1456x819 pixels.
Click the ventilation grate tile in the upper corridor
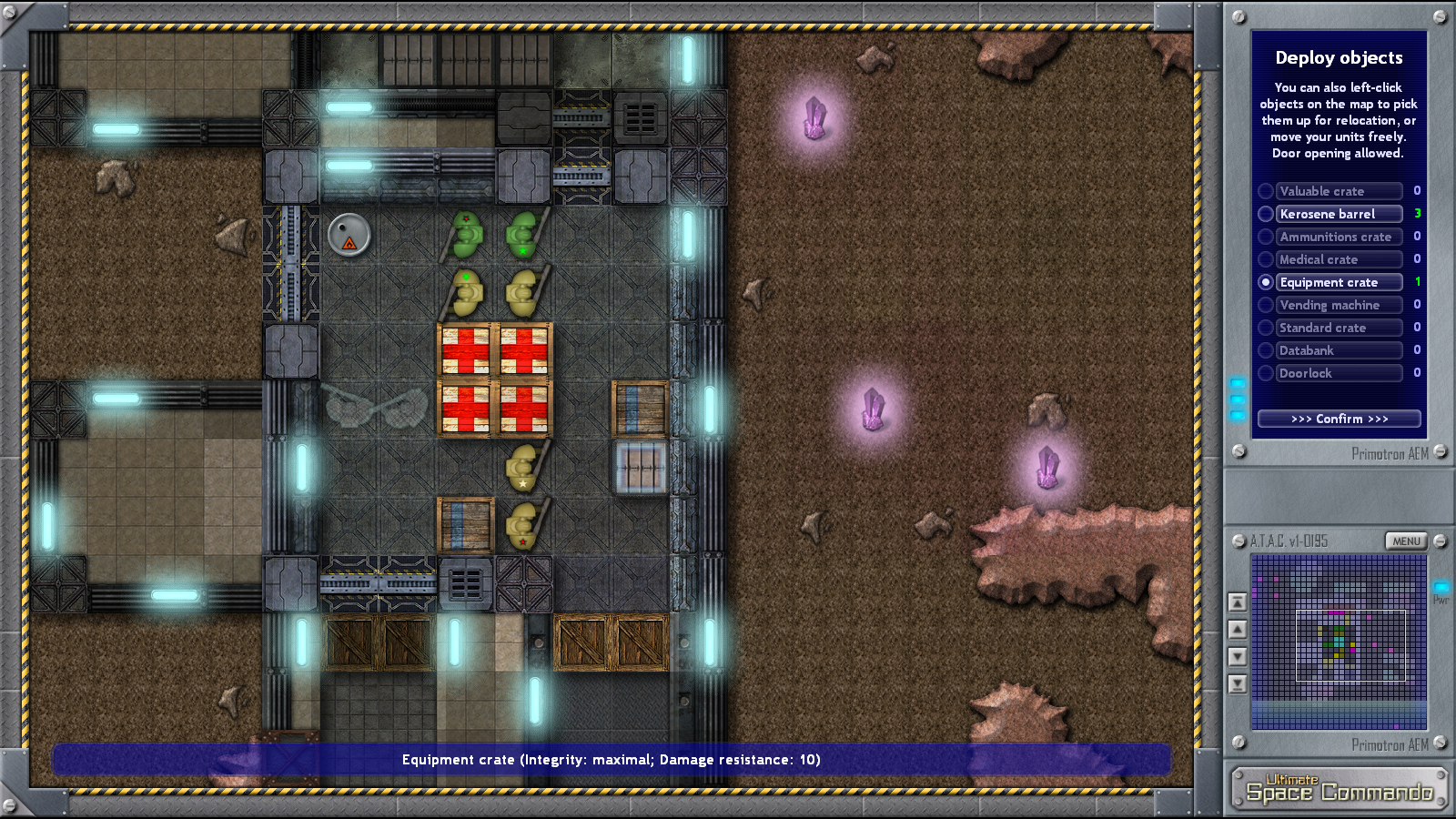(640, 118)
